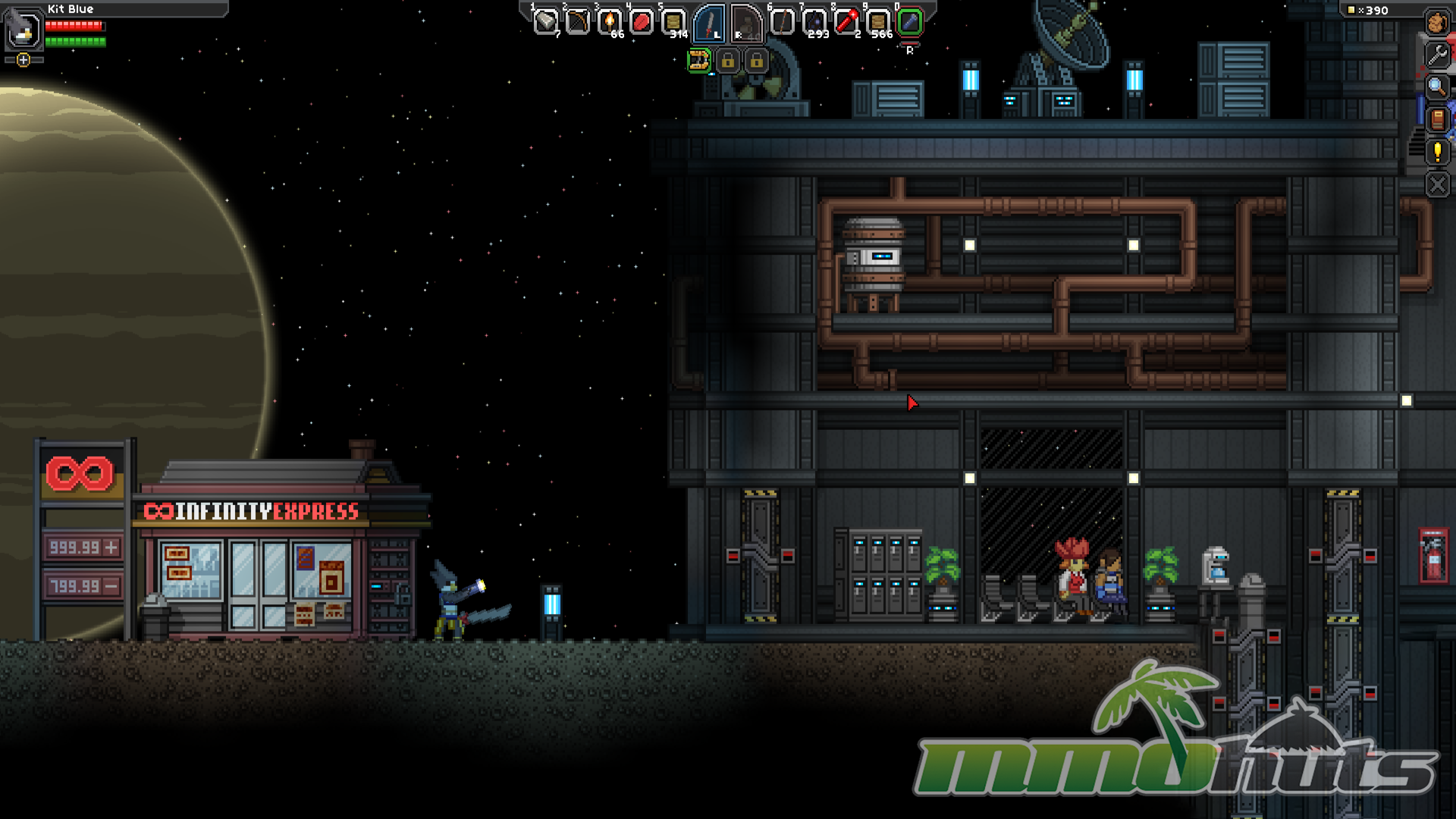Choose the red flare in slot 8
The height and width of the screenshot is (819, 1456).
846,22
